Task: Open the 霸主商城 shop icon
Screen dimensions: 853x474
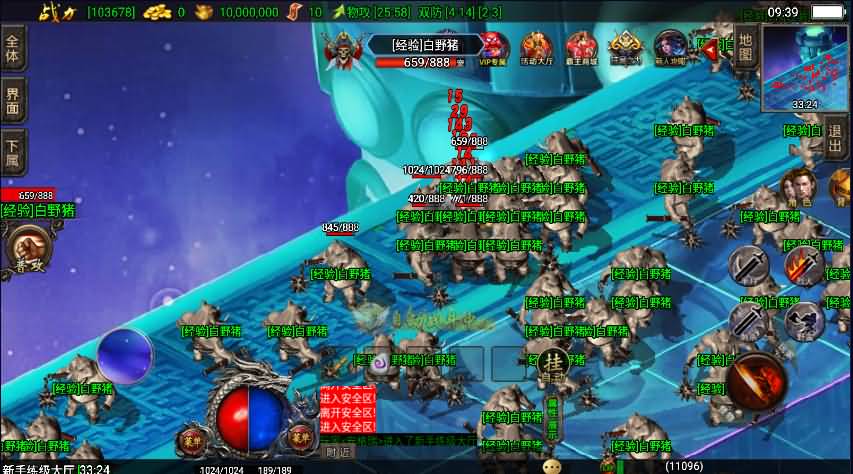Action: [x=581, y=48]
